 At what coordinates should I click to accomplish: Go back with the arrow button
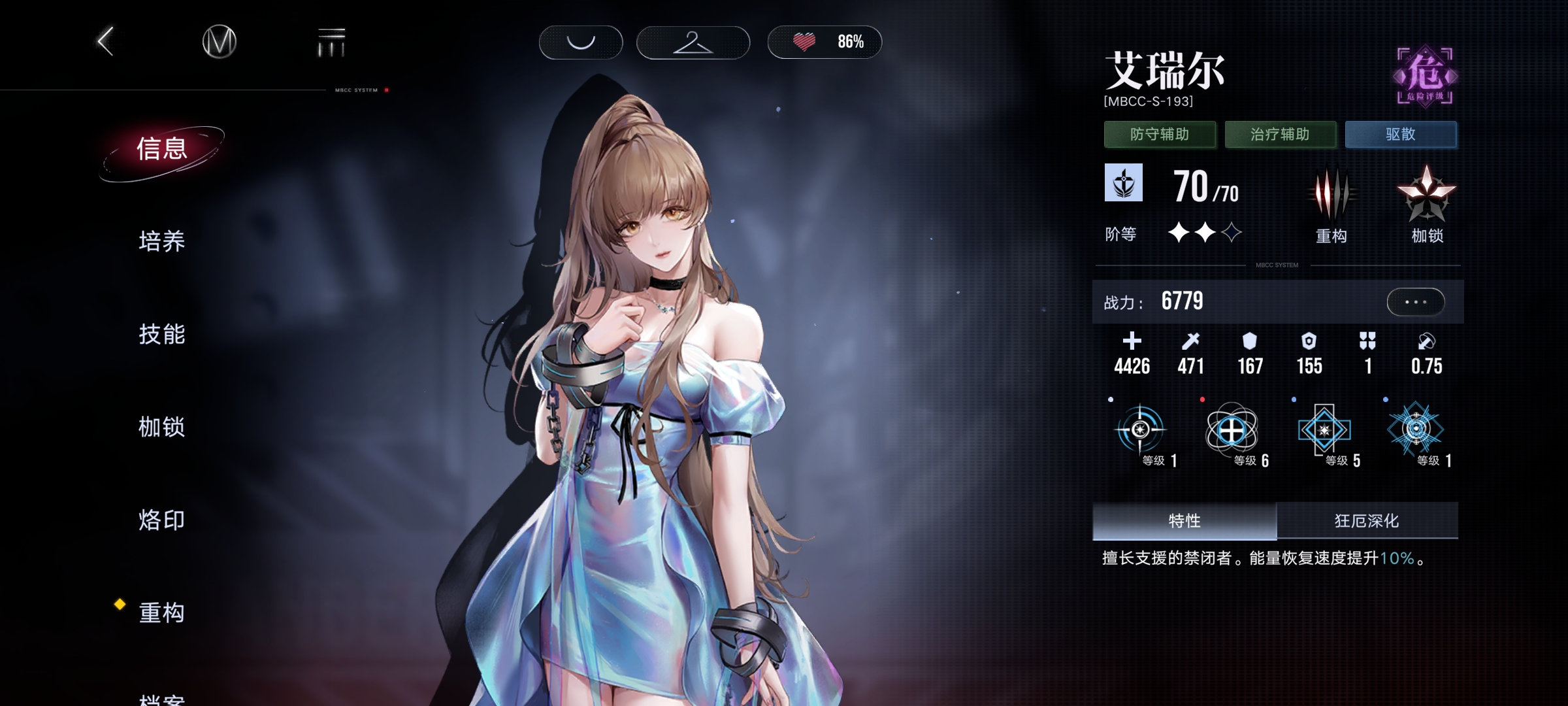(106, 42)
